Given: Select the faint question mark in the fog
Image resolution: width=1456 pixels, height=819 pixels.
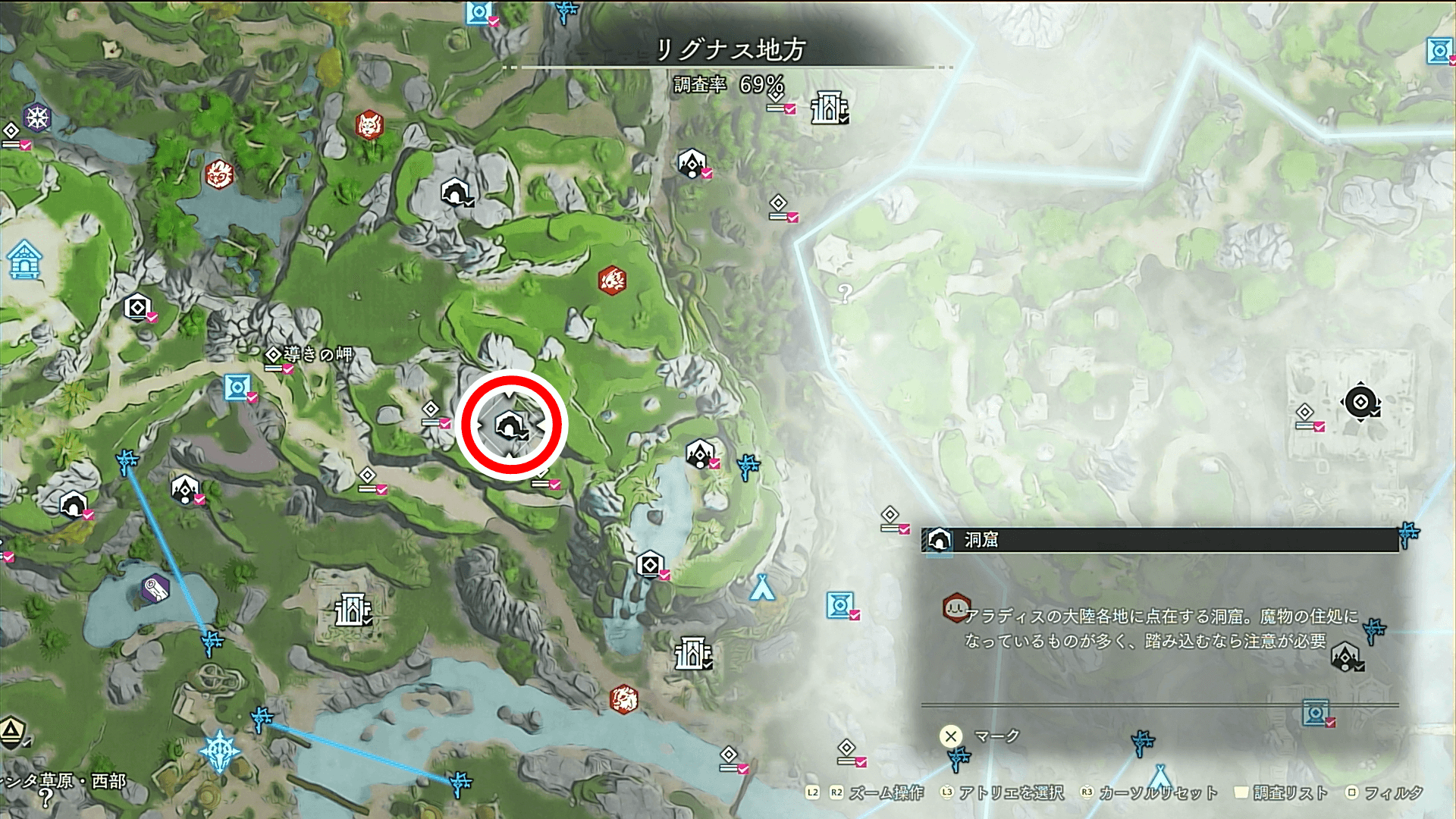Looking at the screenshot, I should (846, 293).
